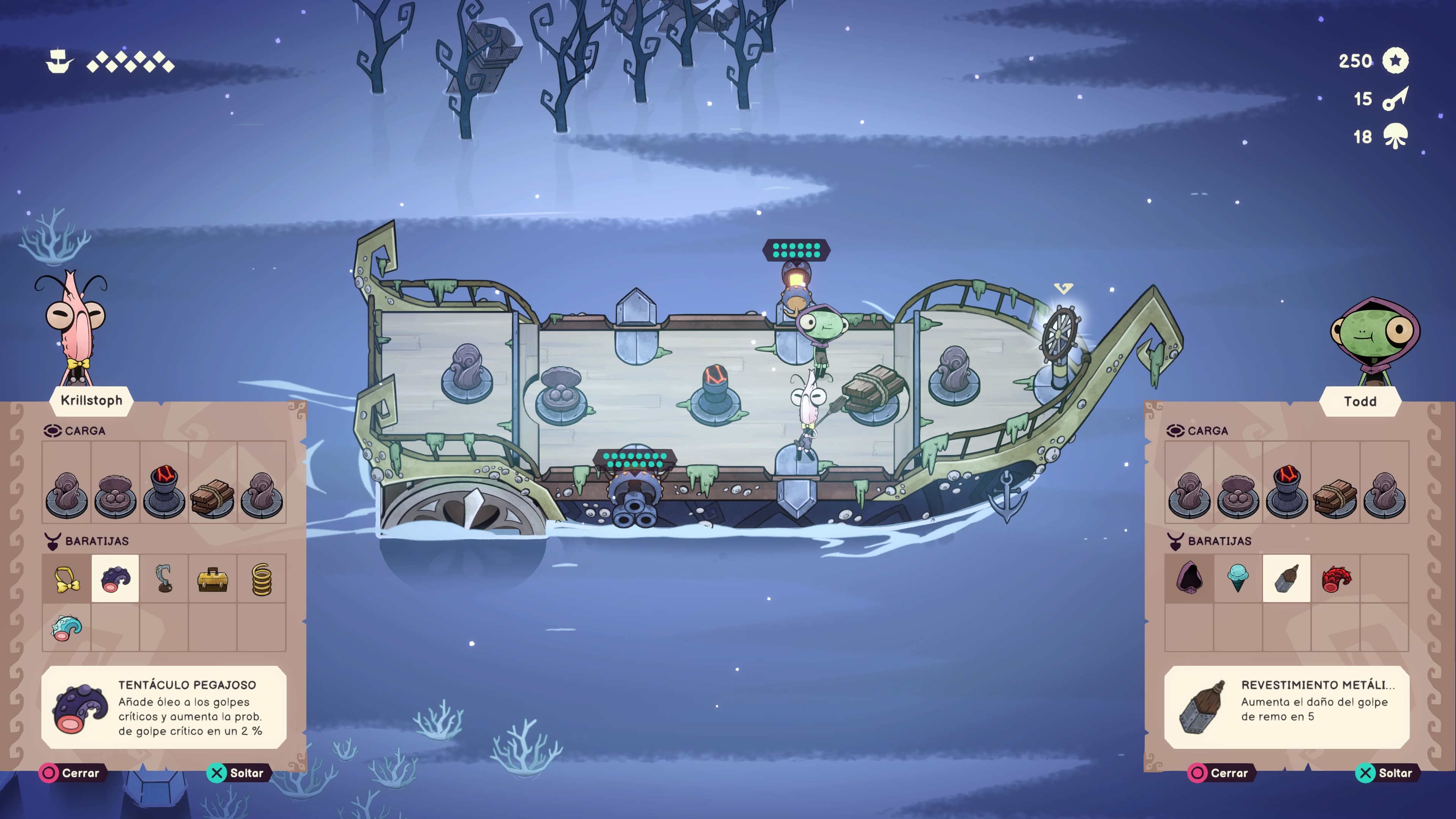Select Todd's purple hood trinket
Screen dimensions: 1456x819
click(x=1189, y=579)
